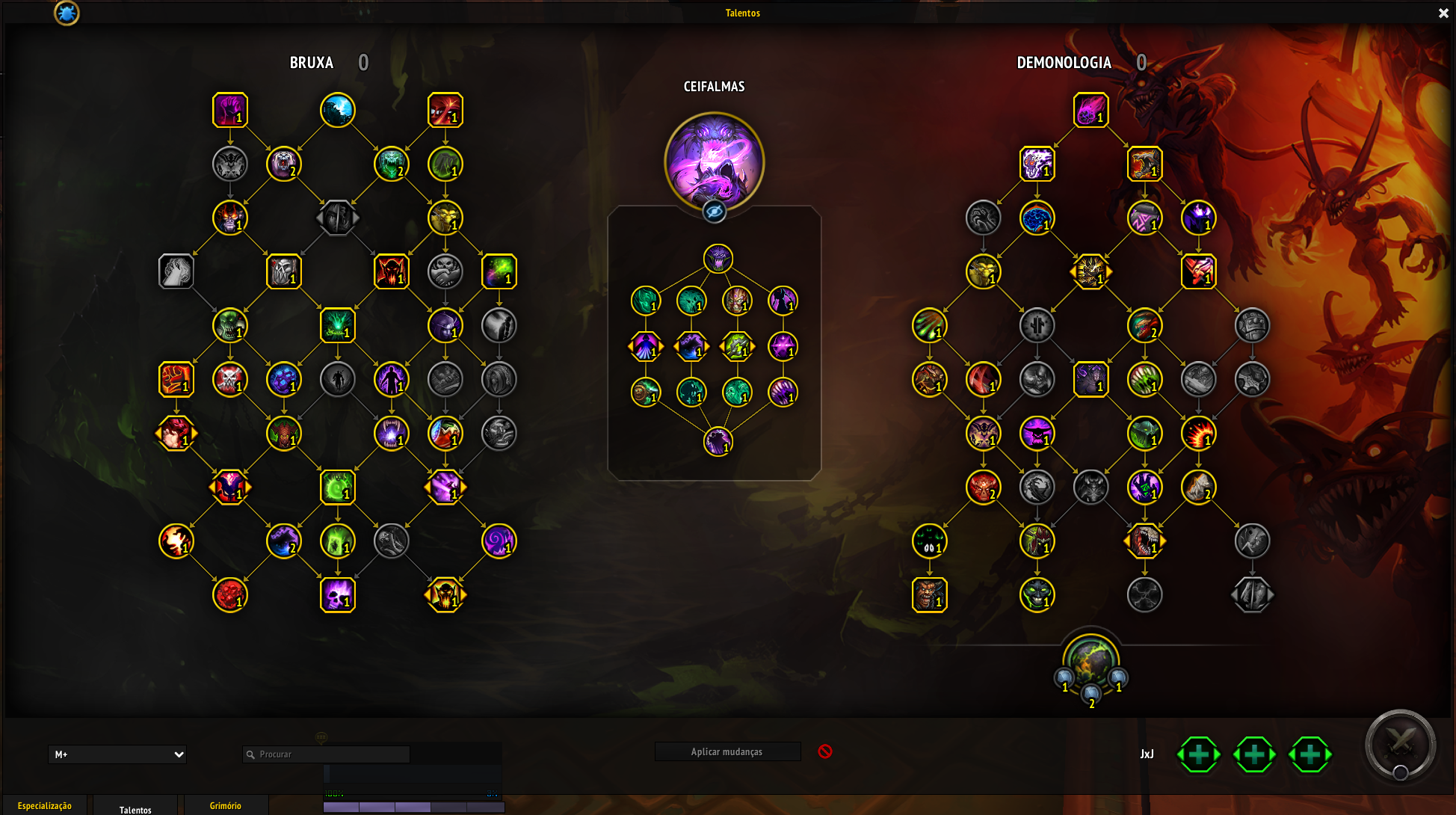The height and width of the screenshot is (815, 1456).
Task: Click the blue beetle icon in top bar
Action: pyautogui.click(x=67, y=13)
